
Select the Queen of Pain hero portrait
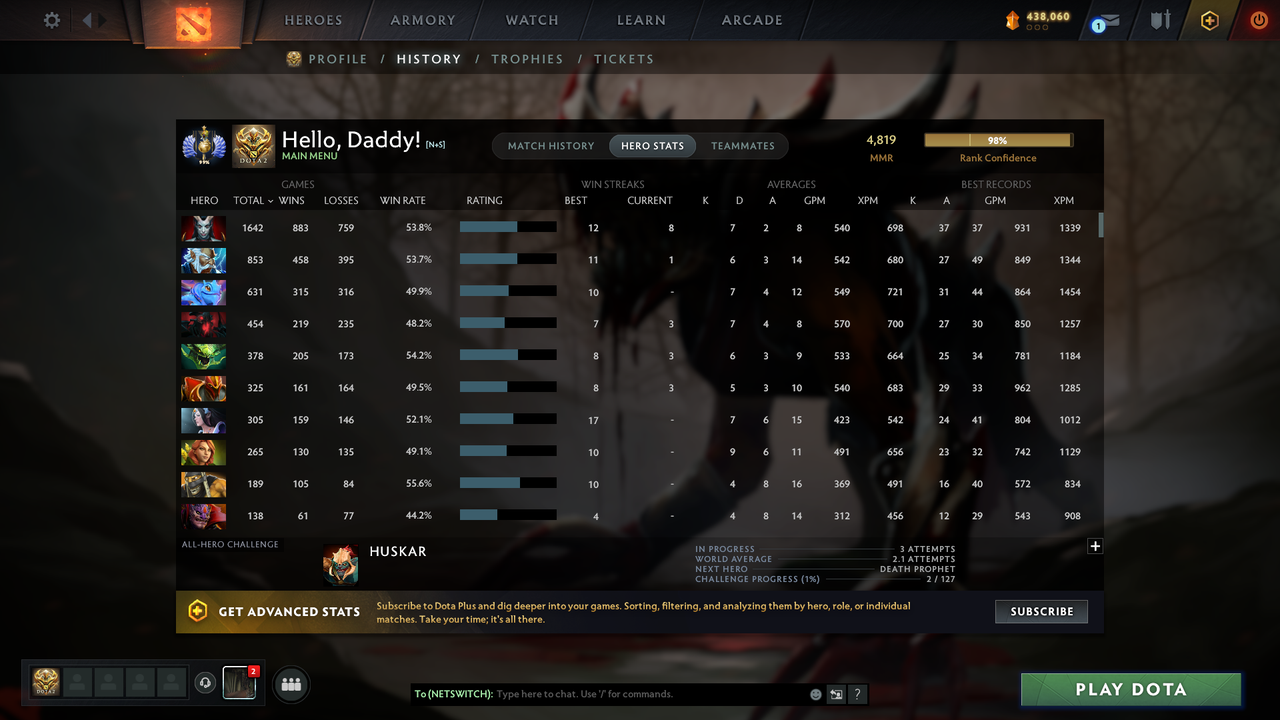click(x=203, y=227)
